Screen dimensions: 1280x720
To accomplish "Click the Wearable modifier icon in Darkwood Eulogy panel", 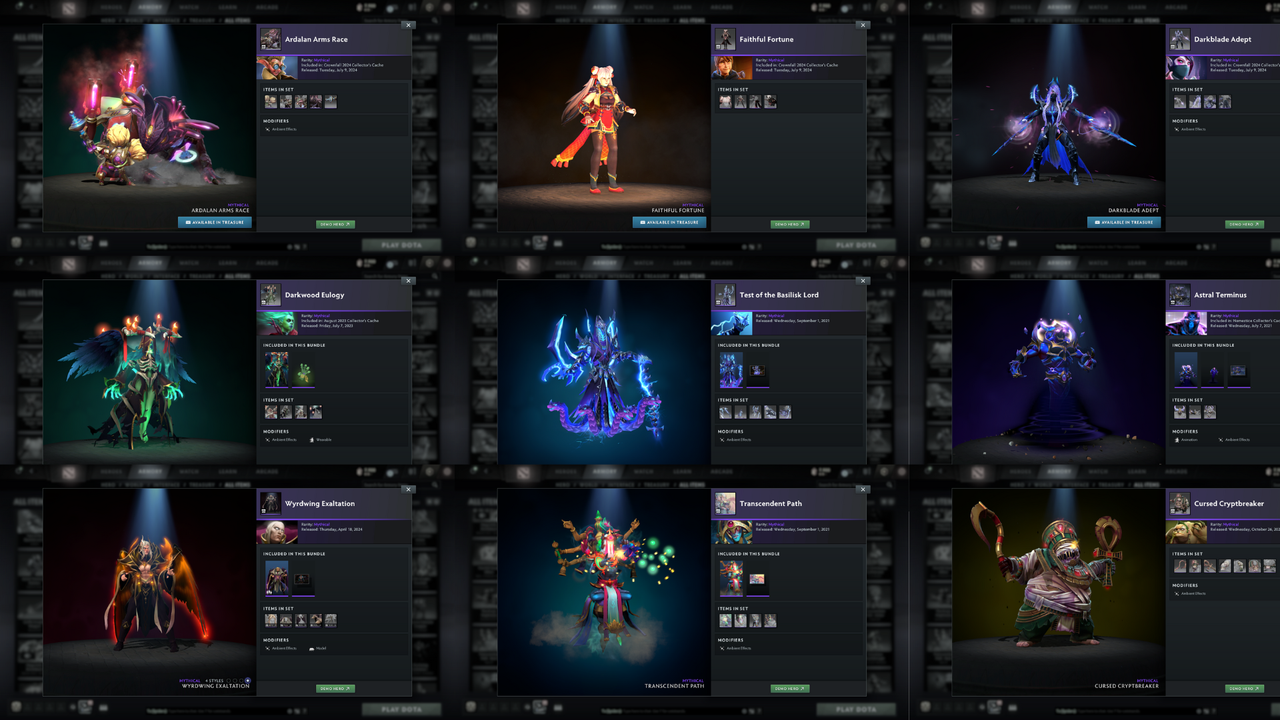I will 312,440.
